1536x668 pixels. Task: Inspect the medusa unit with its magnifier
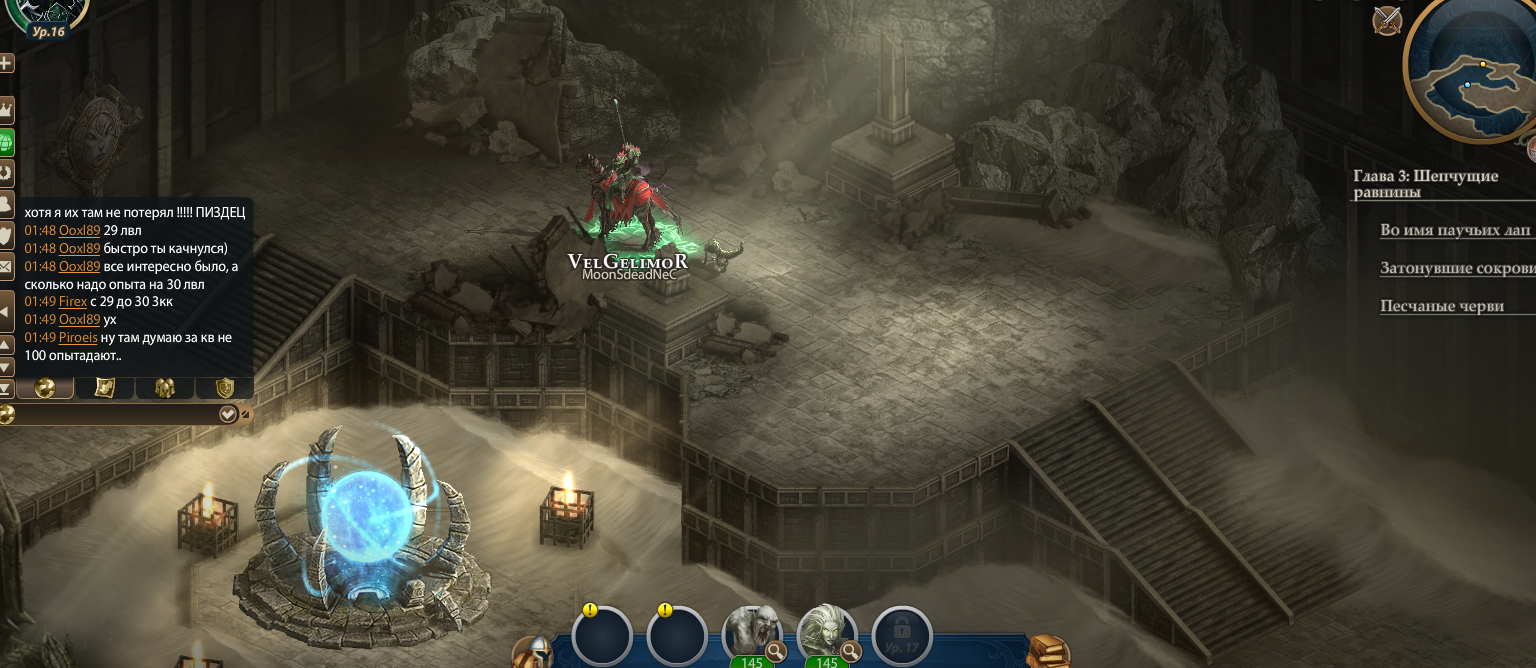851,652
